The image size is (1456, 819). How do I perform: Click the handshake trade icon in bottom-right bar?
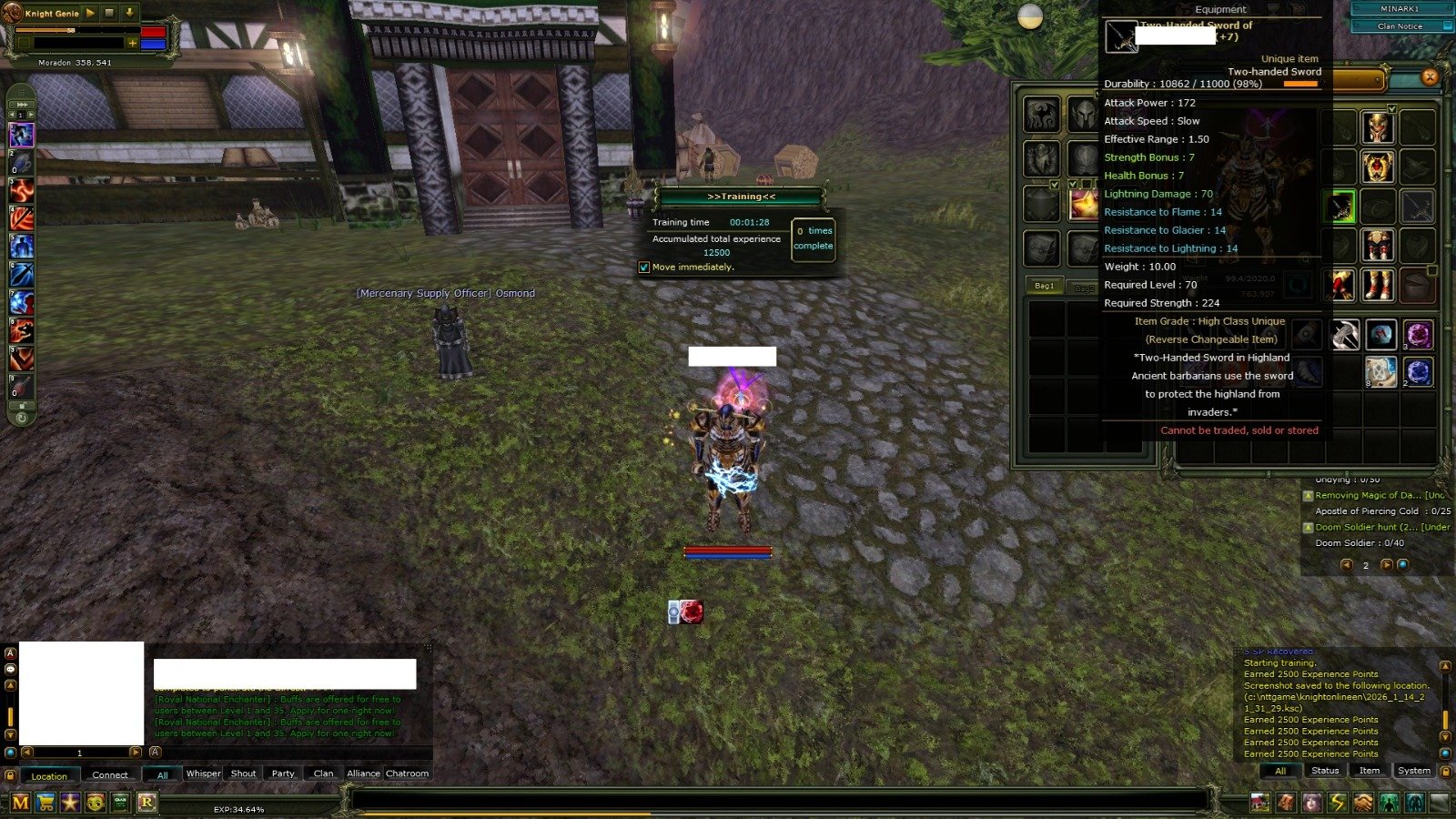pyautogui.click(x=1362, y=803)
